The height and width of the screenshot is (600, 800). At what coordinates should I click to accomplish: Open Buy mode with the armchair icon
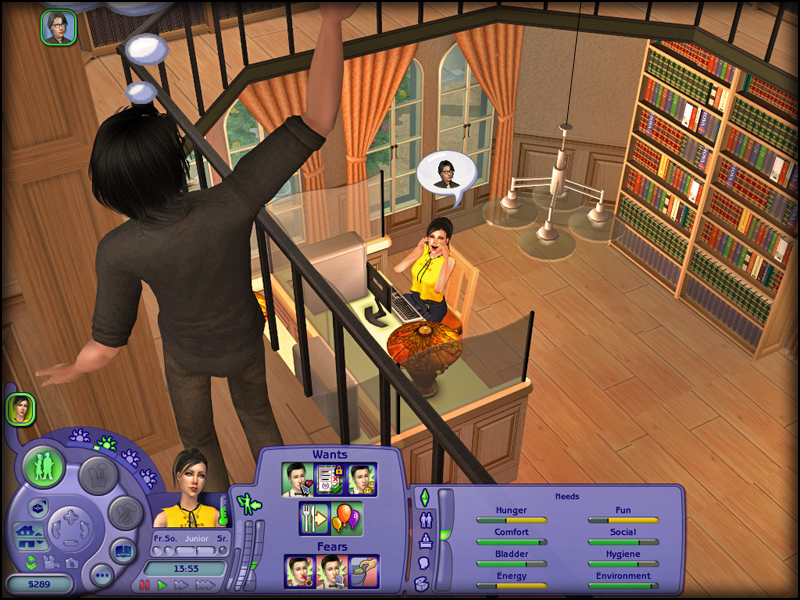[98, 474]
